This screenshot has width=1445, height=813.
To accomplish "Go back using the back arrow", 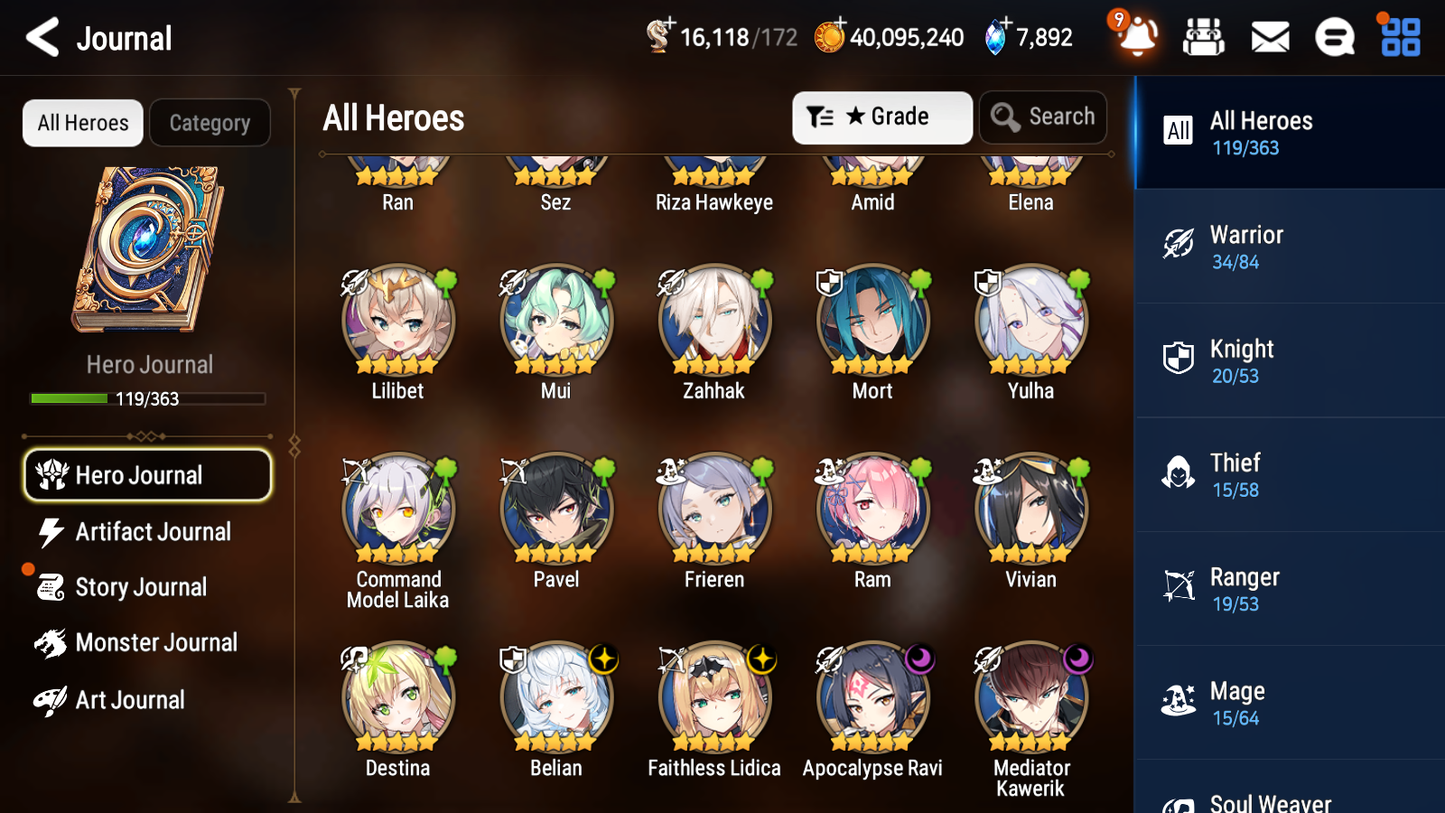I will coord(42,36).
